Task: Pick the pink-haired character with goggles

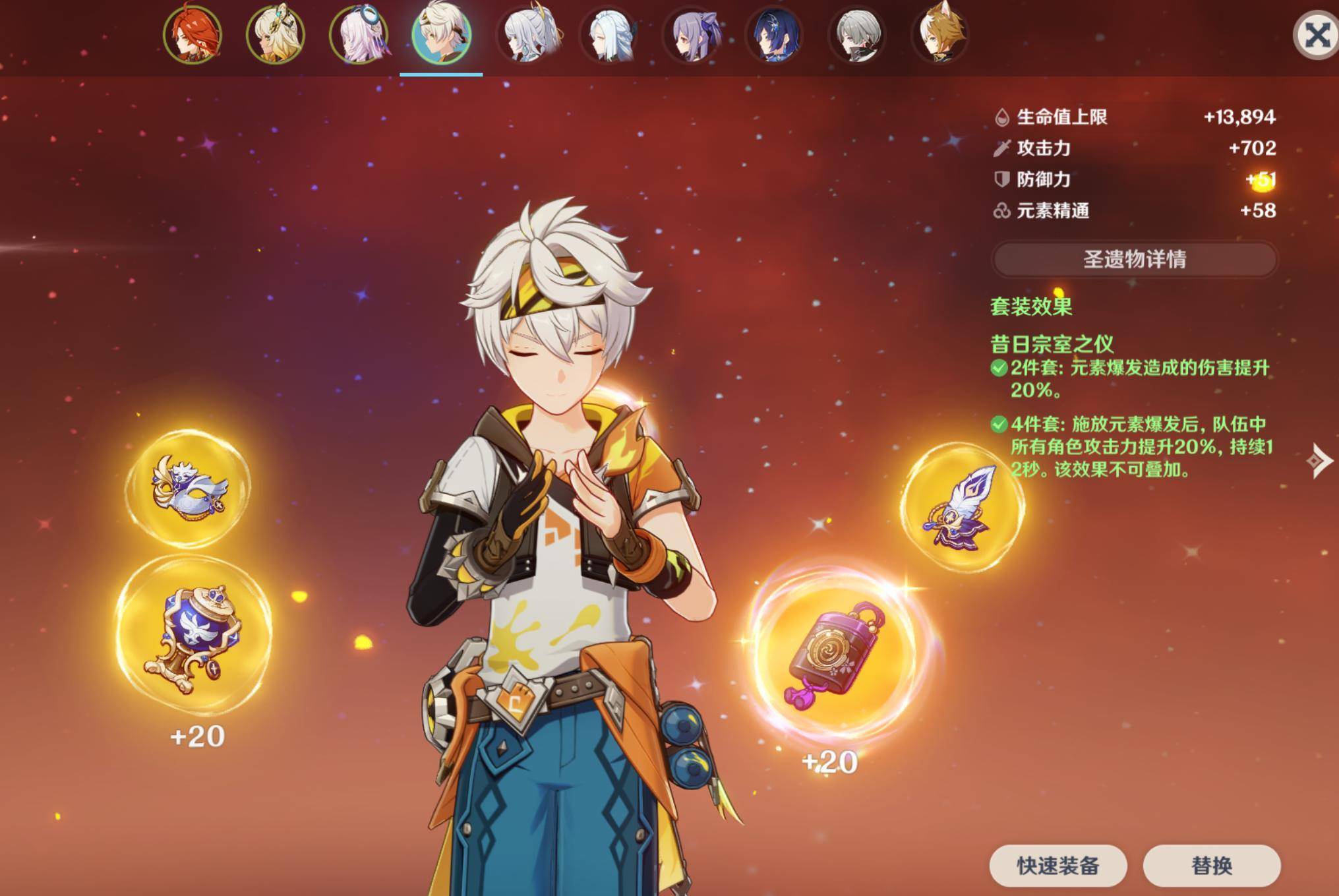Action: [x=359, y=35]
